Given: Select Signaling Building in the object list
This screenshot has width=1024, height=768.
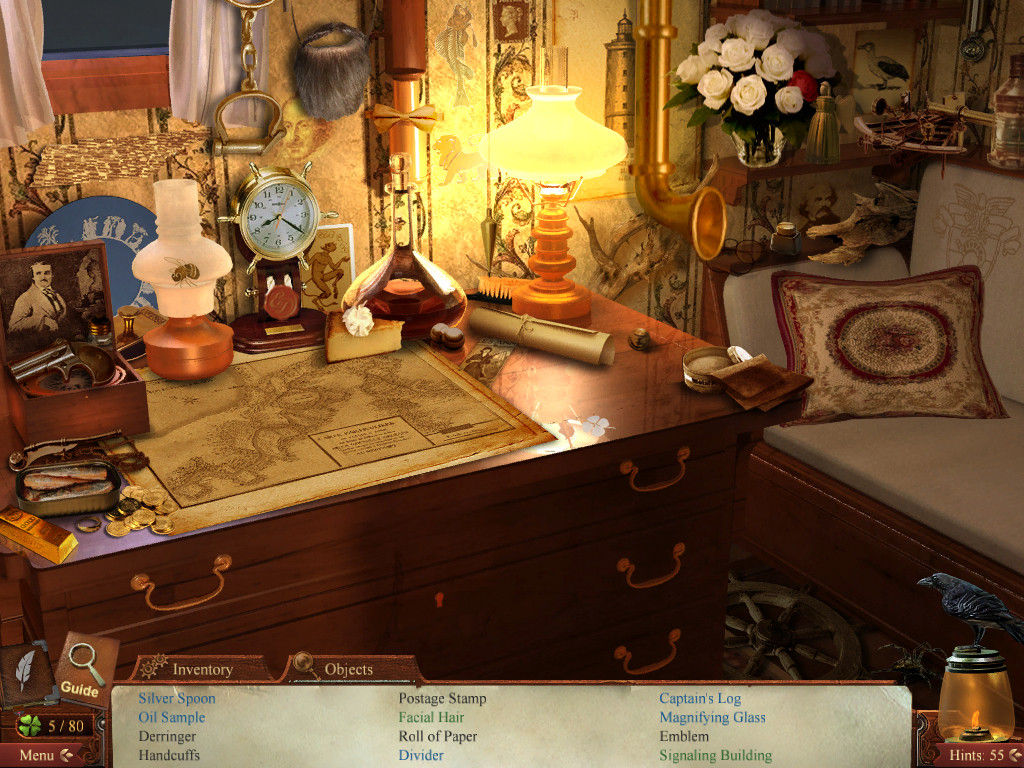Looking at the screenshot, I should tap(715, 755).
